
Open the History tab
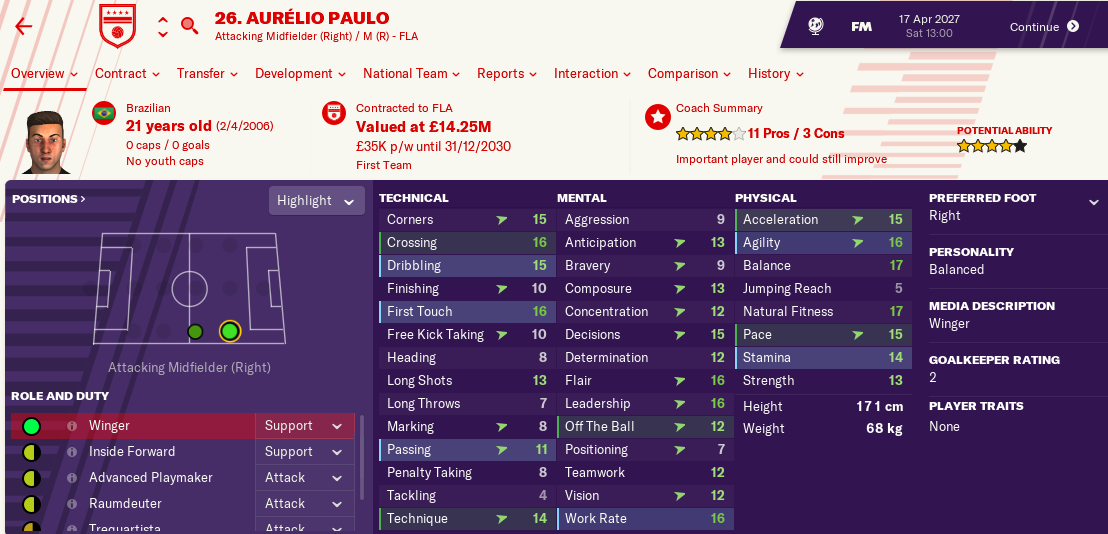click(776, 73)
